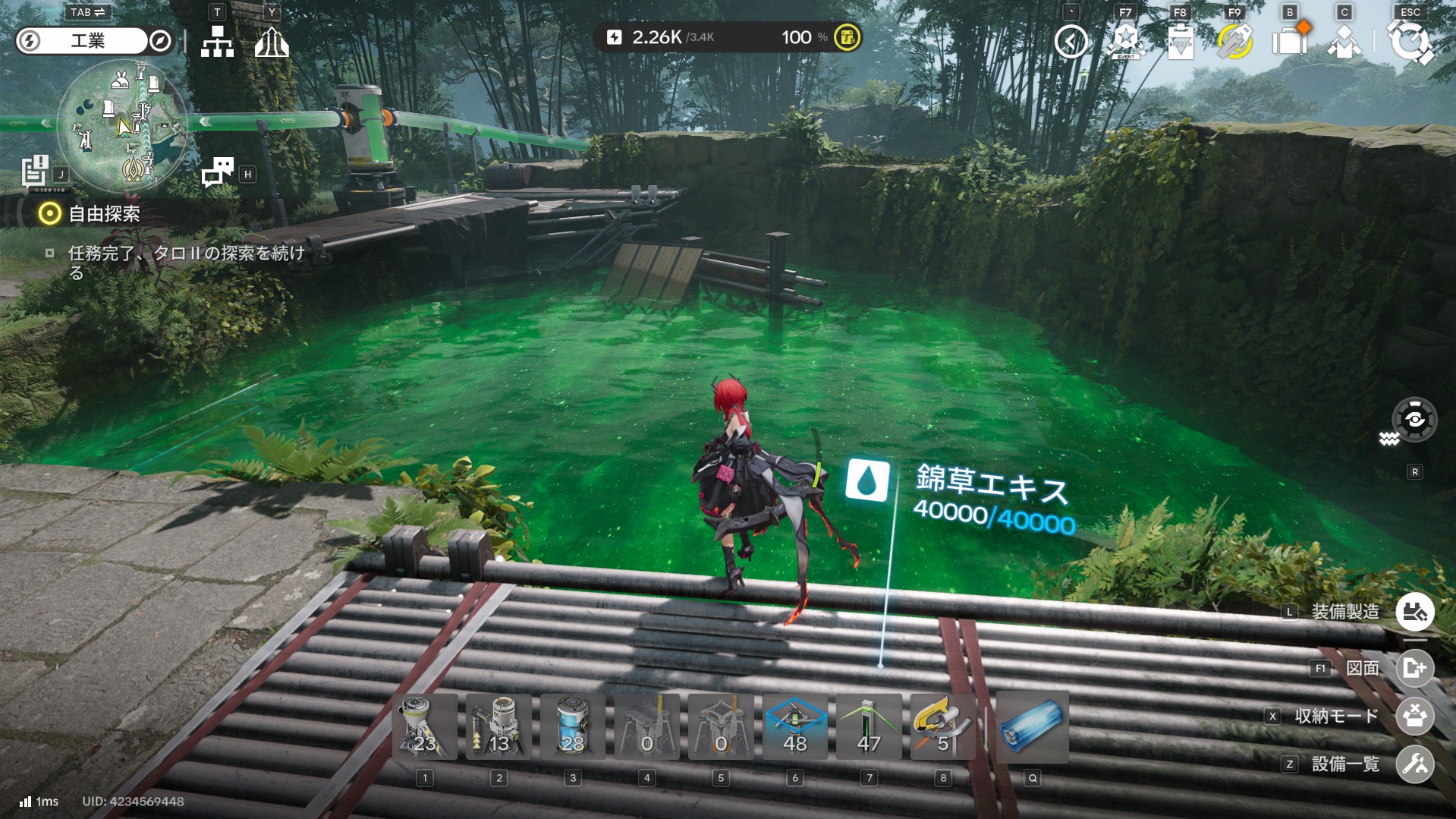This screenshot has width=1456, height=819.
Task: Open the main system menu ring icon
Action: tap(1410, 41)
